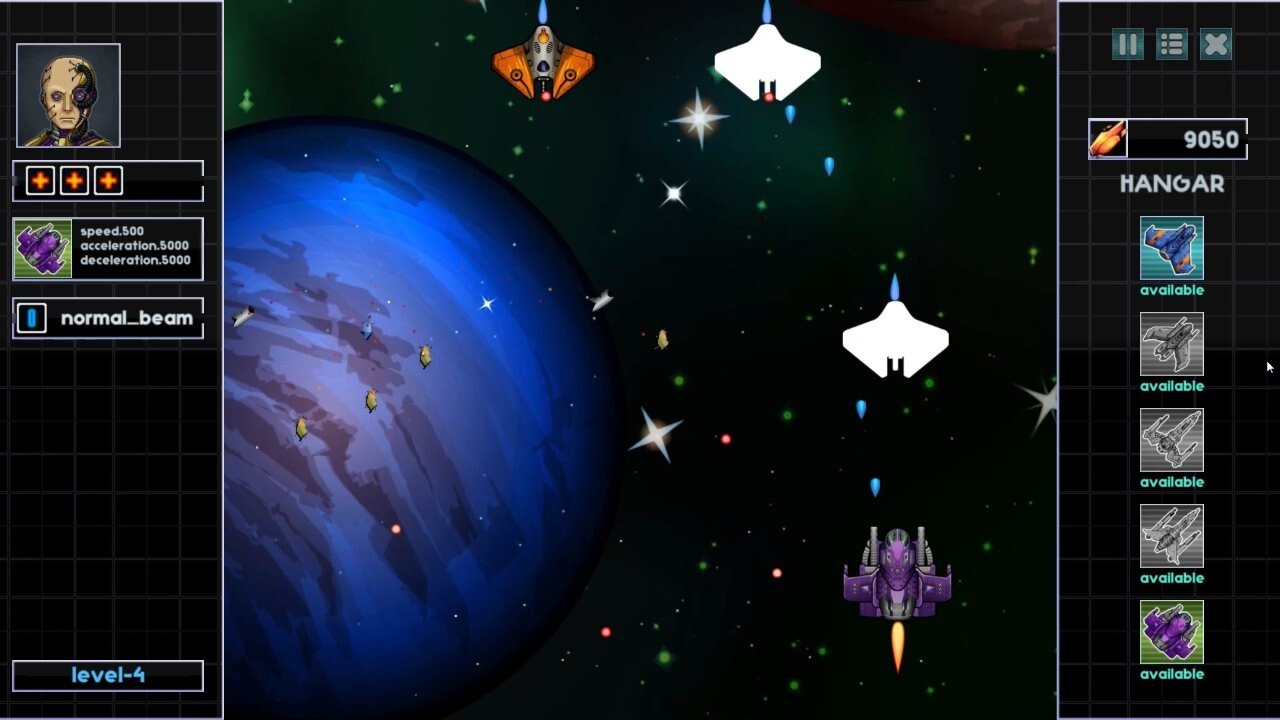Click the cyborg pilot portrait

[66, 93]
